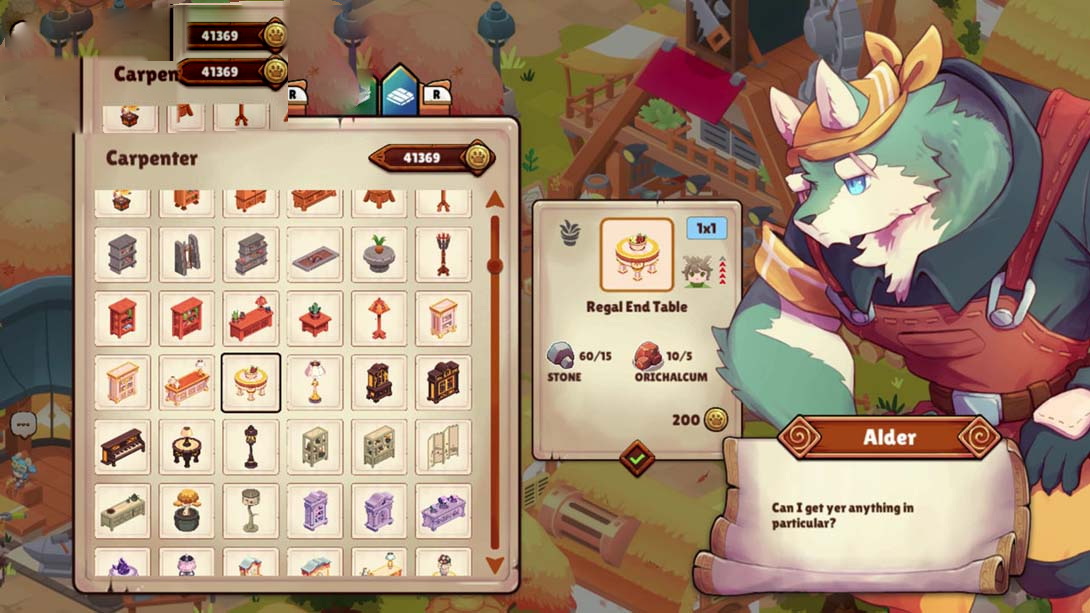This screenshot has height=613, width=1090.
Task: Select the red desk with lamp
Action: [x=251, y=318]
